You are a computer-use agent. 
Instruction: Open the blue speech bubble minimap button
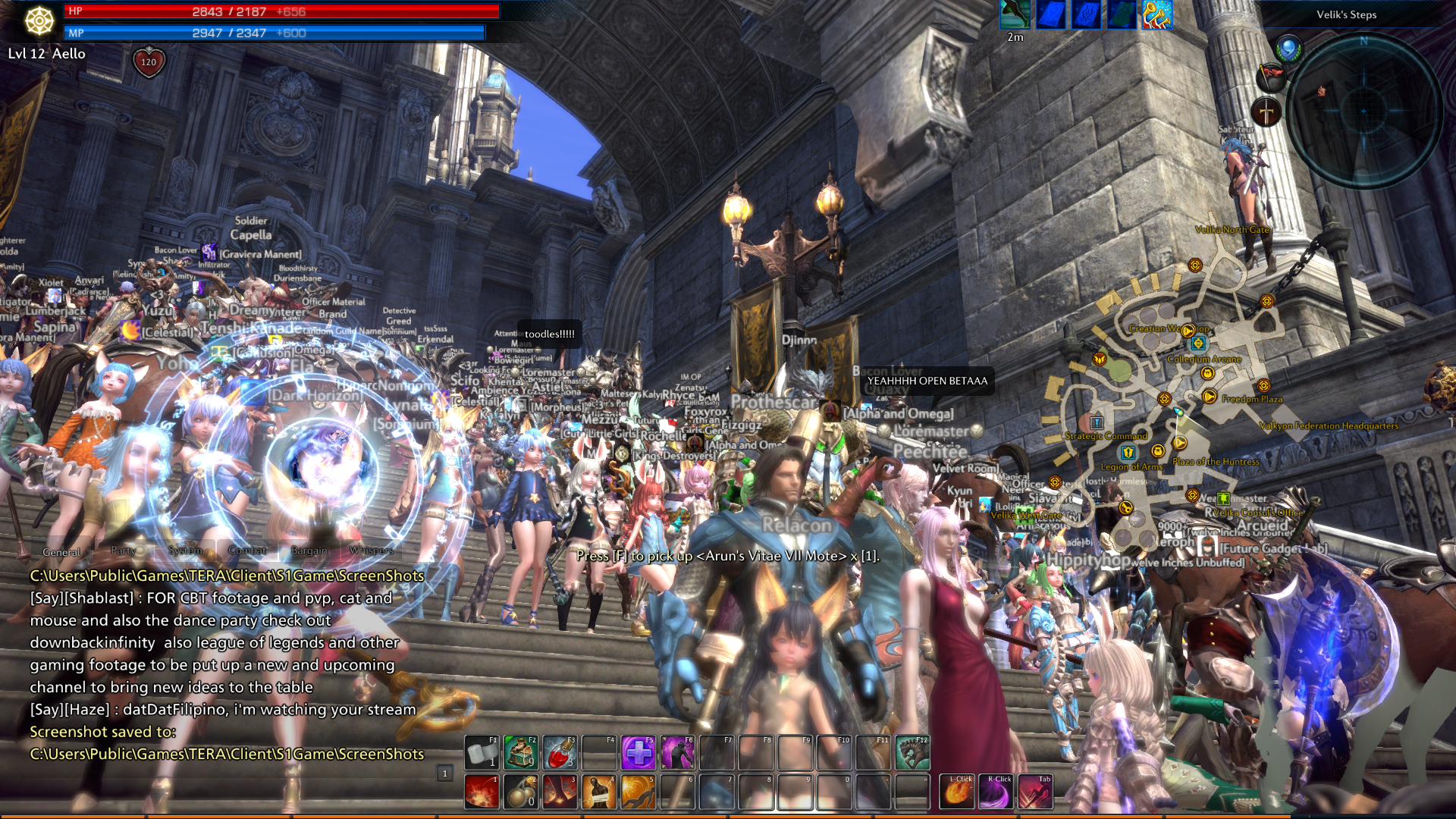click(1288, 49)
